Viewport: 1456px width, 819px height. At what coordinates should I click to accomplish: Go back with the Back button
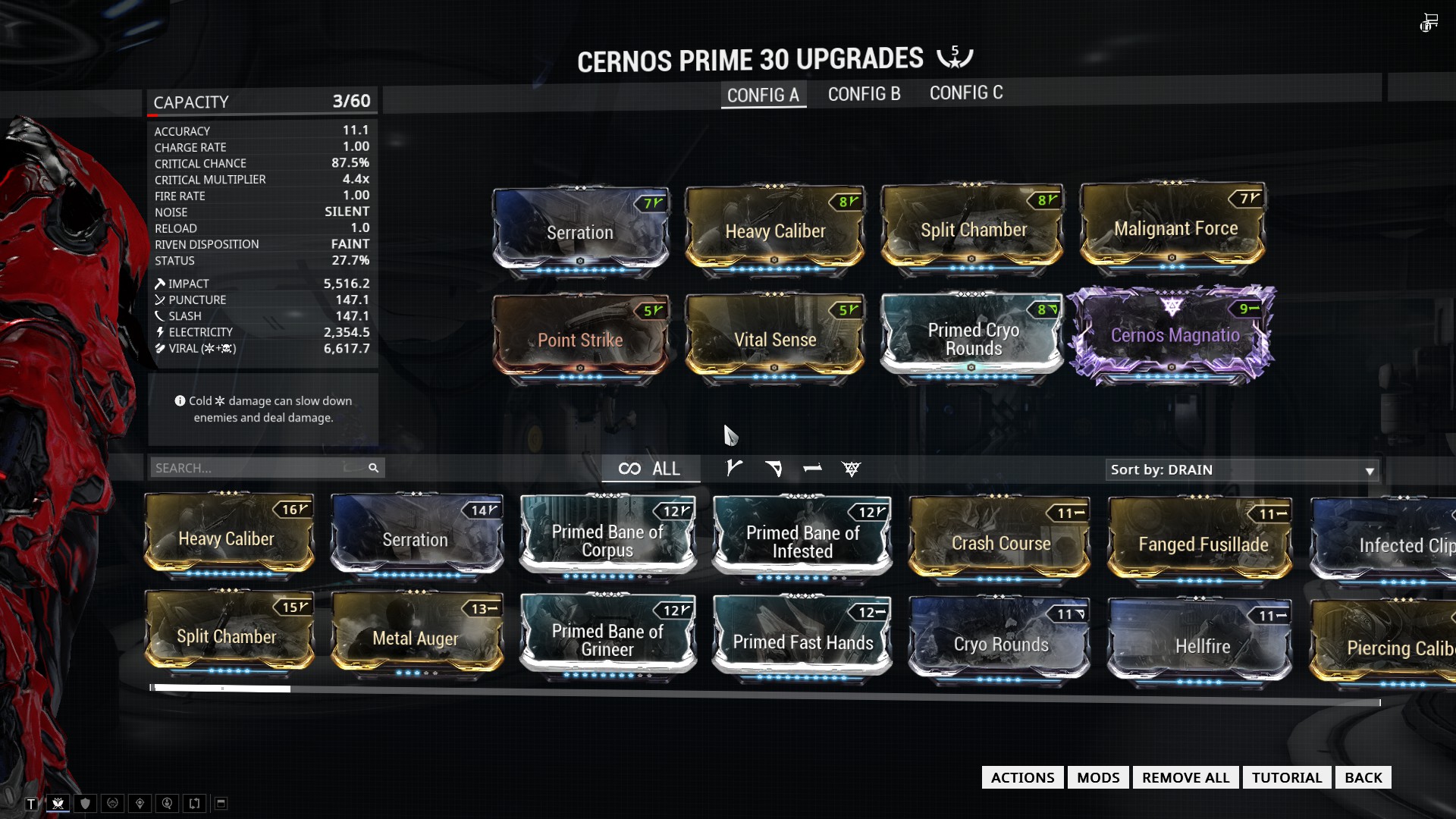pyautogui.click(x=1363, y=777)
